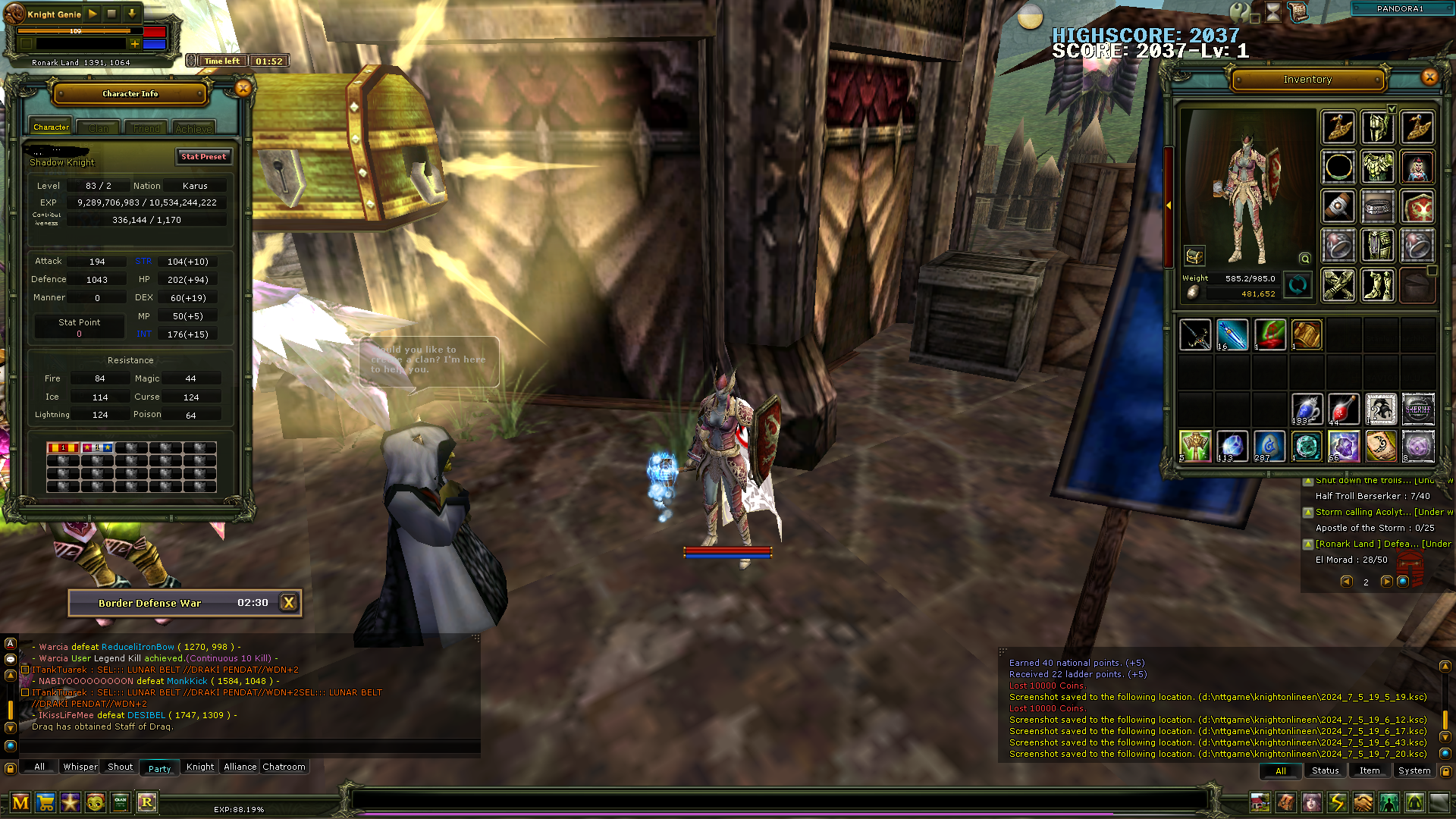
Task: Open the Achieve tab in Character Info
Action: point(193,128)
